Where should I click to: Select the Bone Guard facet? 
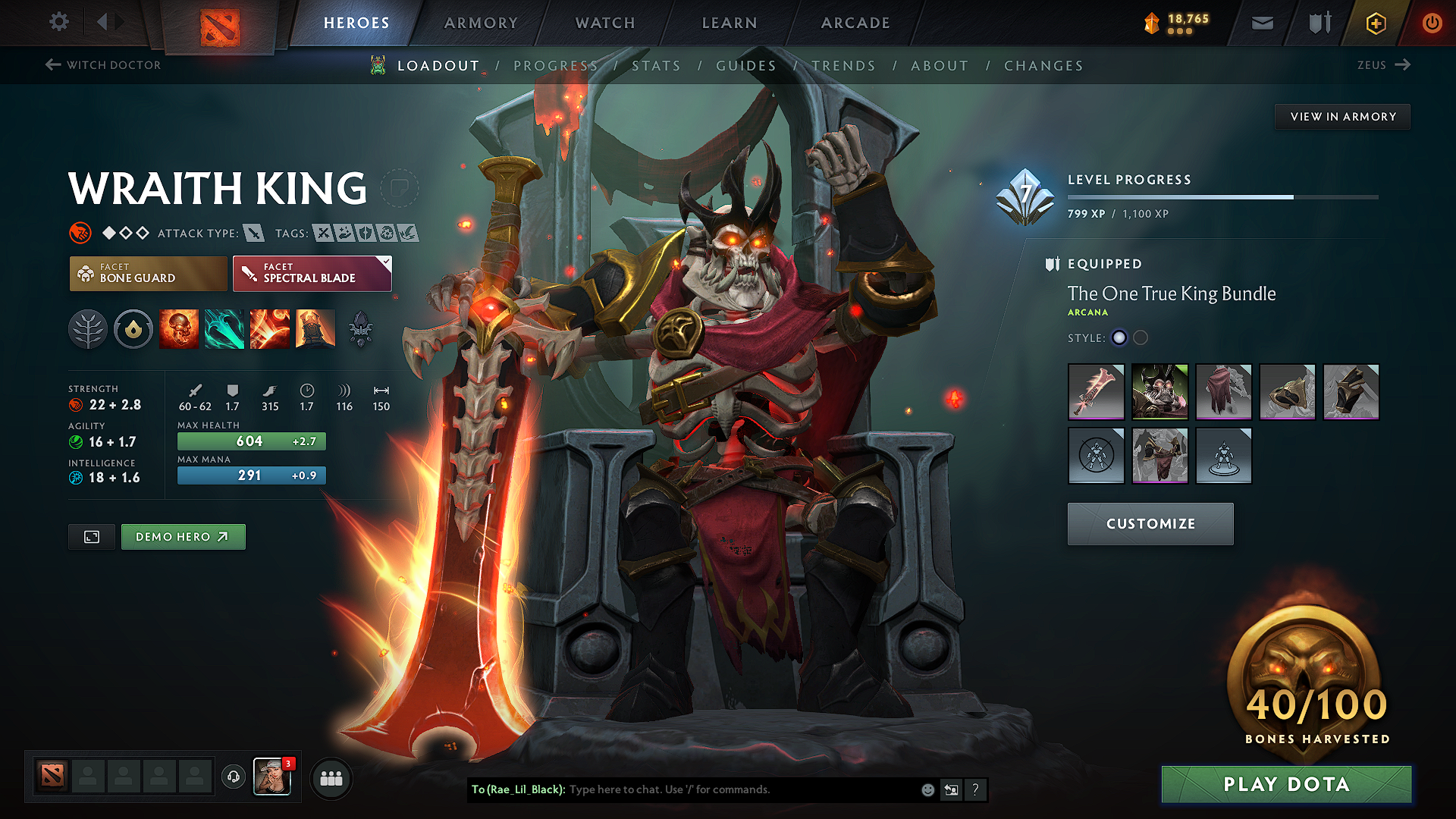pyautogui.click(x=148, y=273)
